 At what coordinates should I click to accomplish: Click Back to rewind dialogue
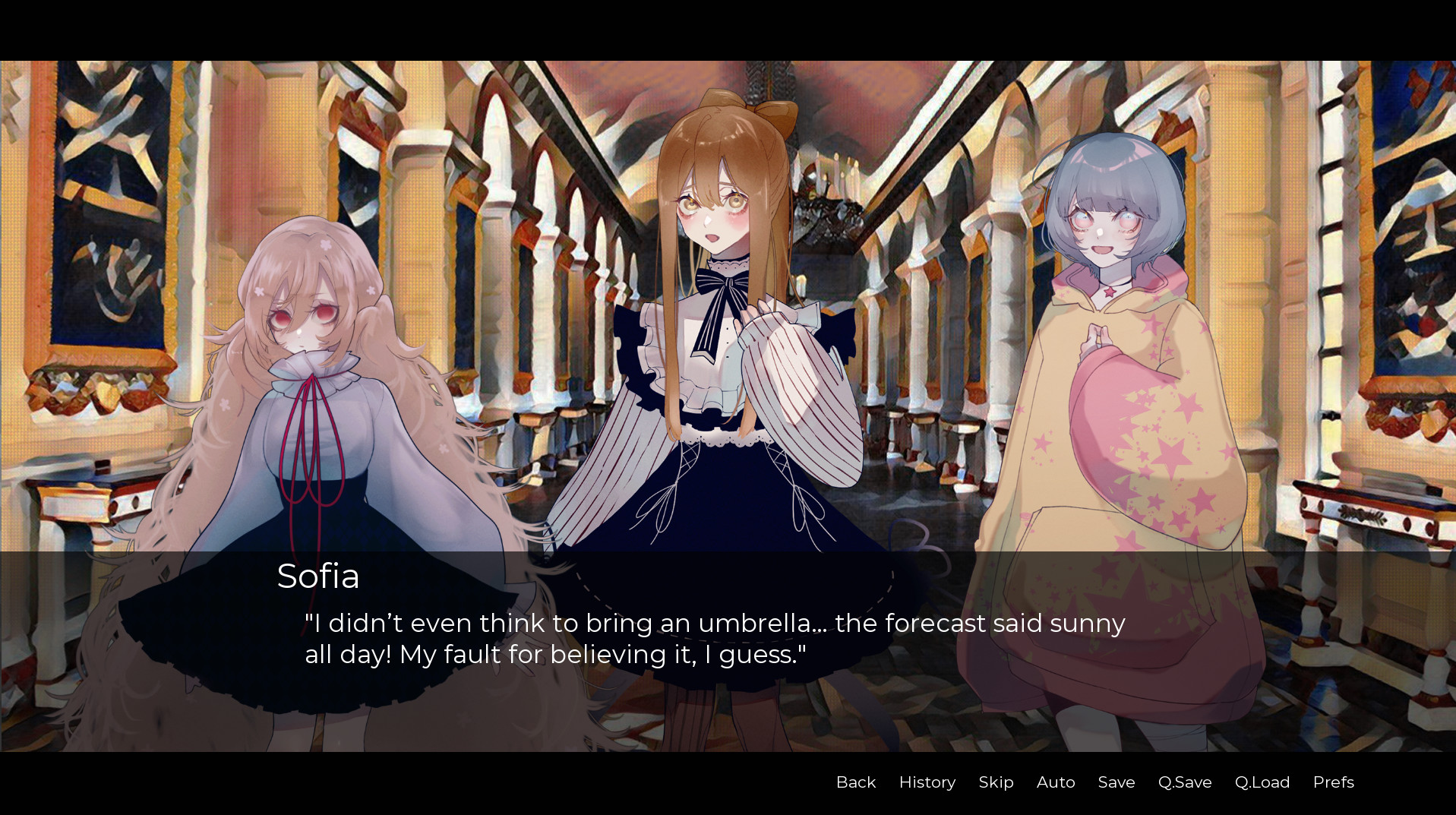pos(855,782)
